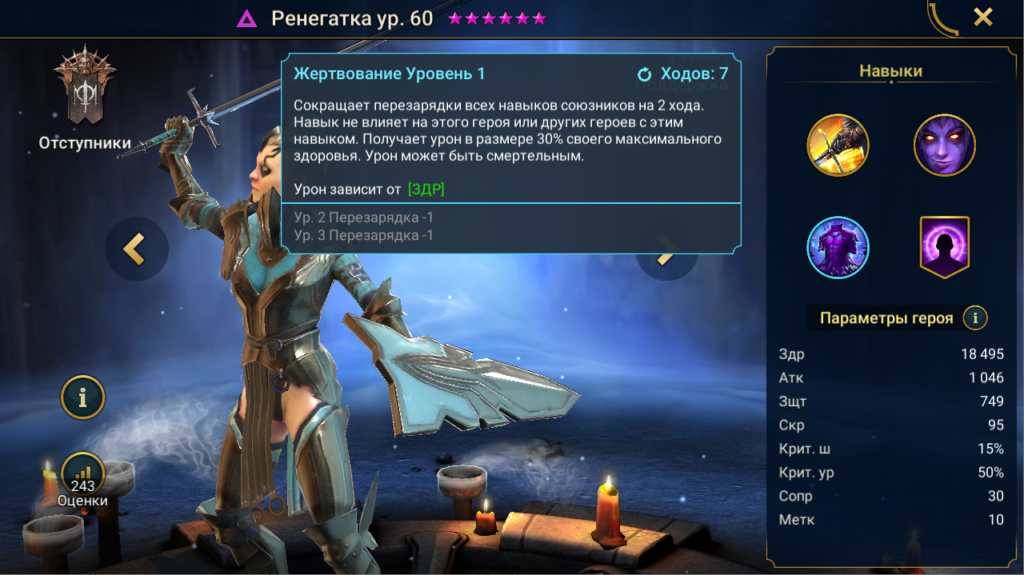Close the hero screen with the X
The image size is (1024, 575).
[x=983, y=17]
